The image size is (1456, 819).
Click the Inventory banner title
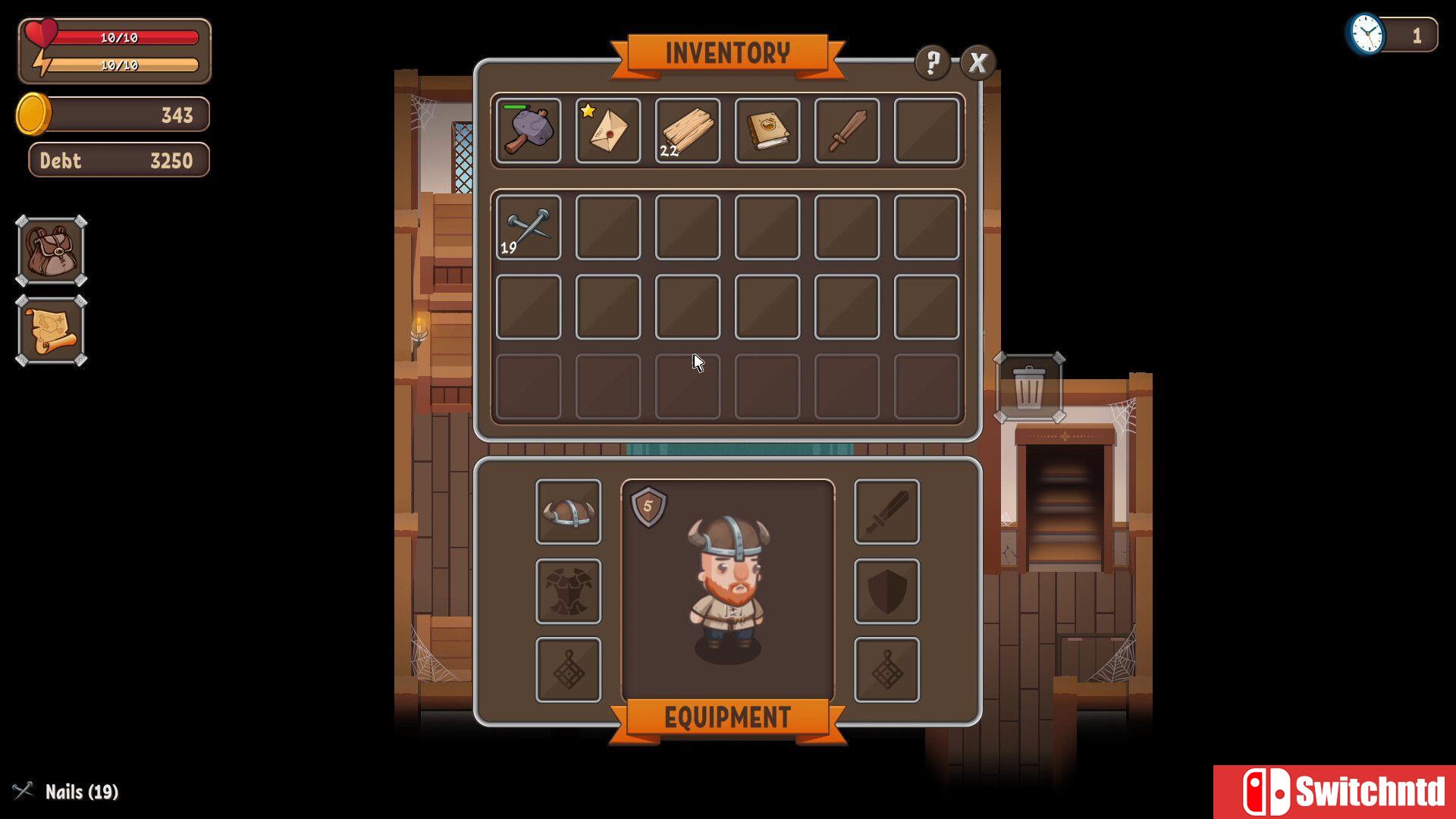pos(728,52)
